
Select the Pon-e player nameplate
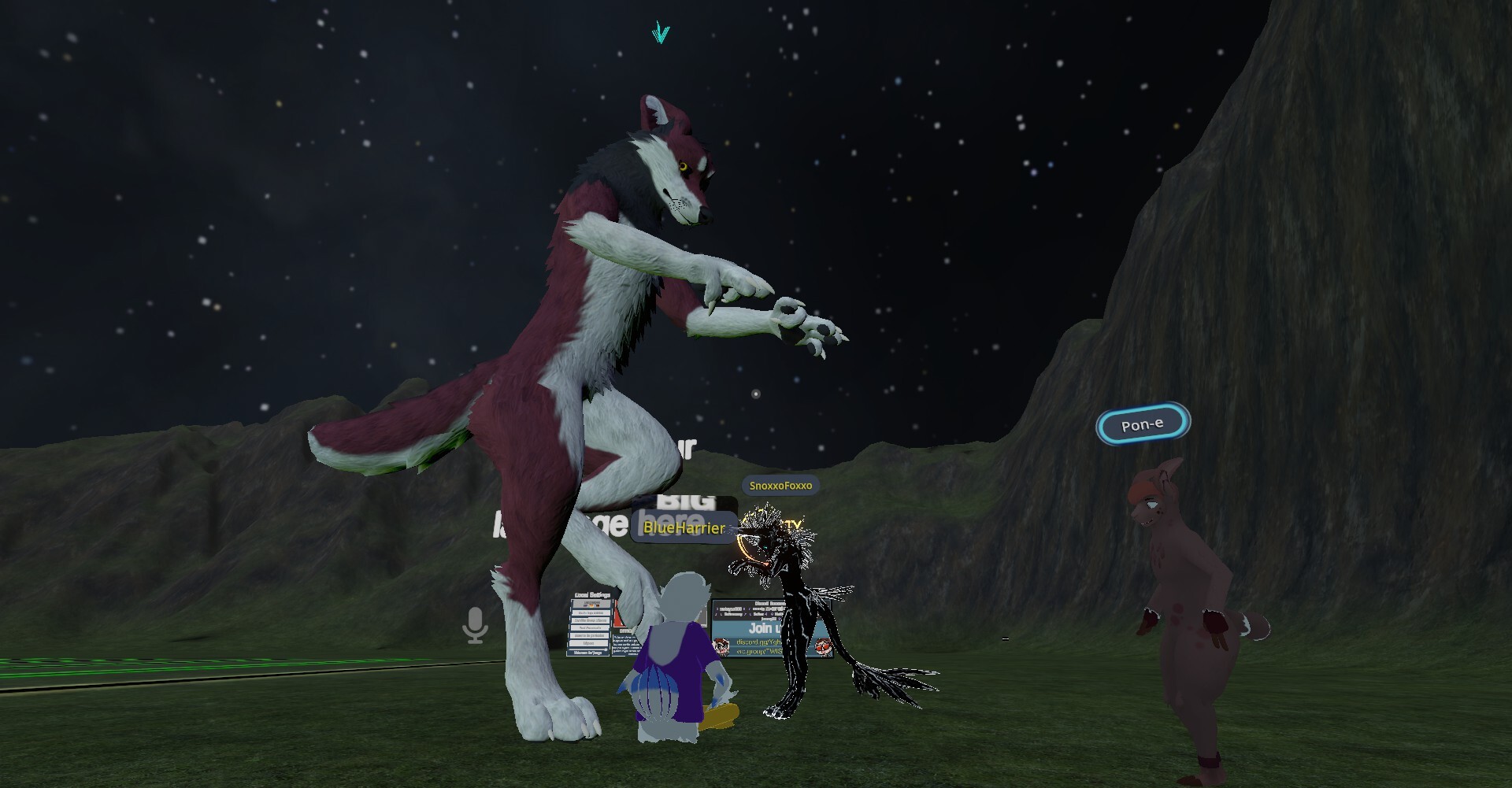[x=1143, y=424]
